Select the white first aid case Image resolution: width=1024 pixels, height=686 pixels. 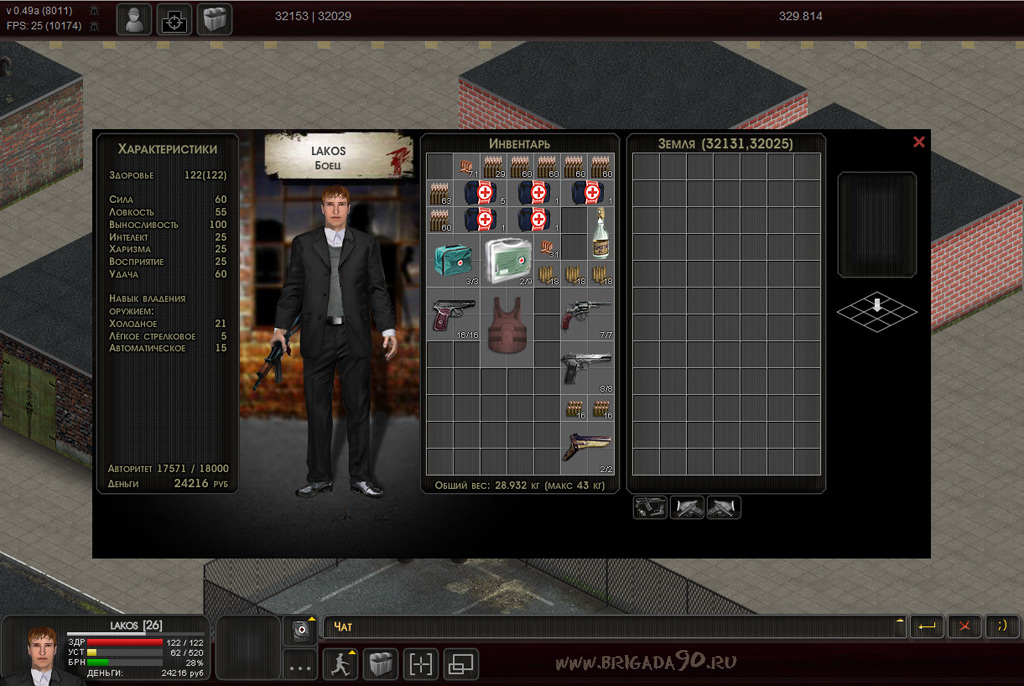click(507, 261)
